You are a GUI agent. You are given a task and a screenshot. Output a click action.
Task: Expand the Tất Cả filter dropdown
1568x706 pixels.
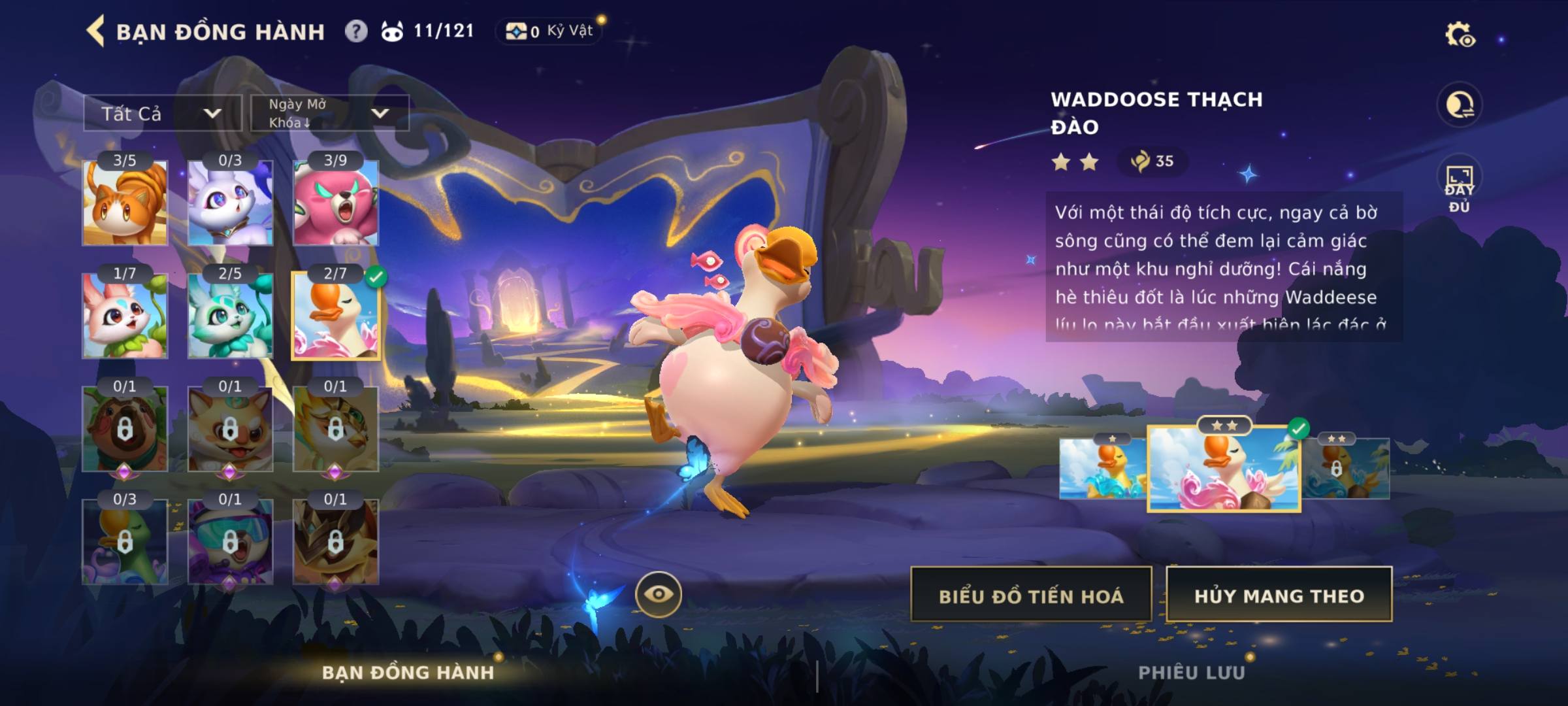click(x=162, y=114)
